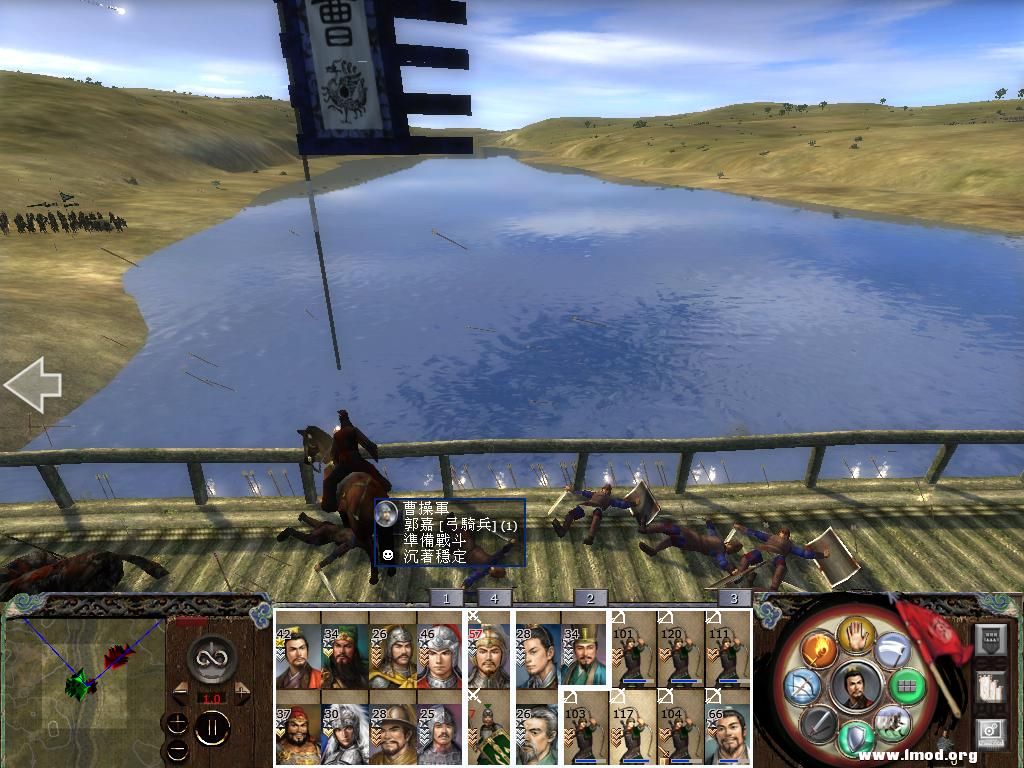Select group tab 3
Screen dimensions: 1024x768
click(x=735, y=598)
